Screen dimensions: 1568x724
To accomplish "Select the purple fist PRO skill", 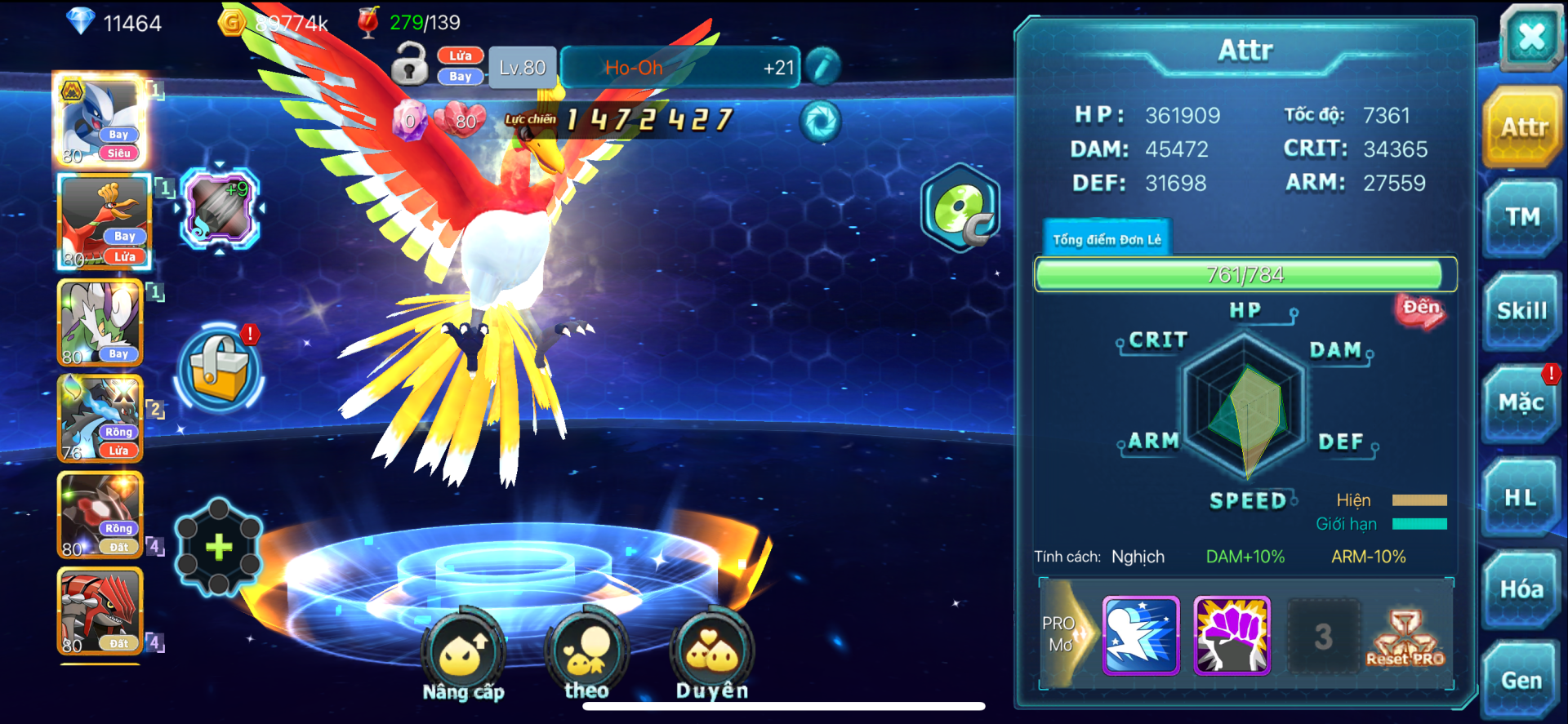I will (1232, 635).
